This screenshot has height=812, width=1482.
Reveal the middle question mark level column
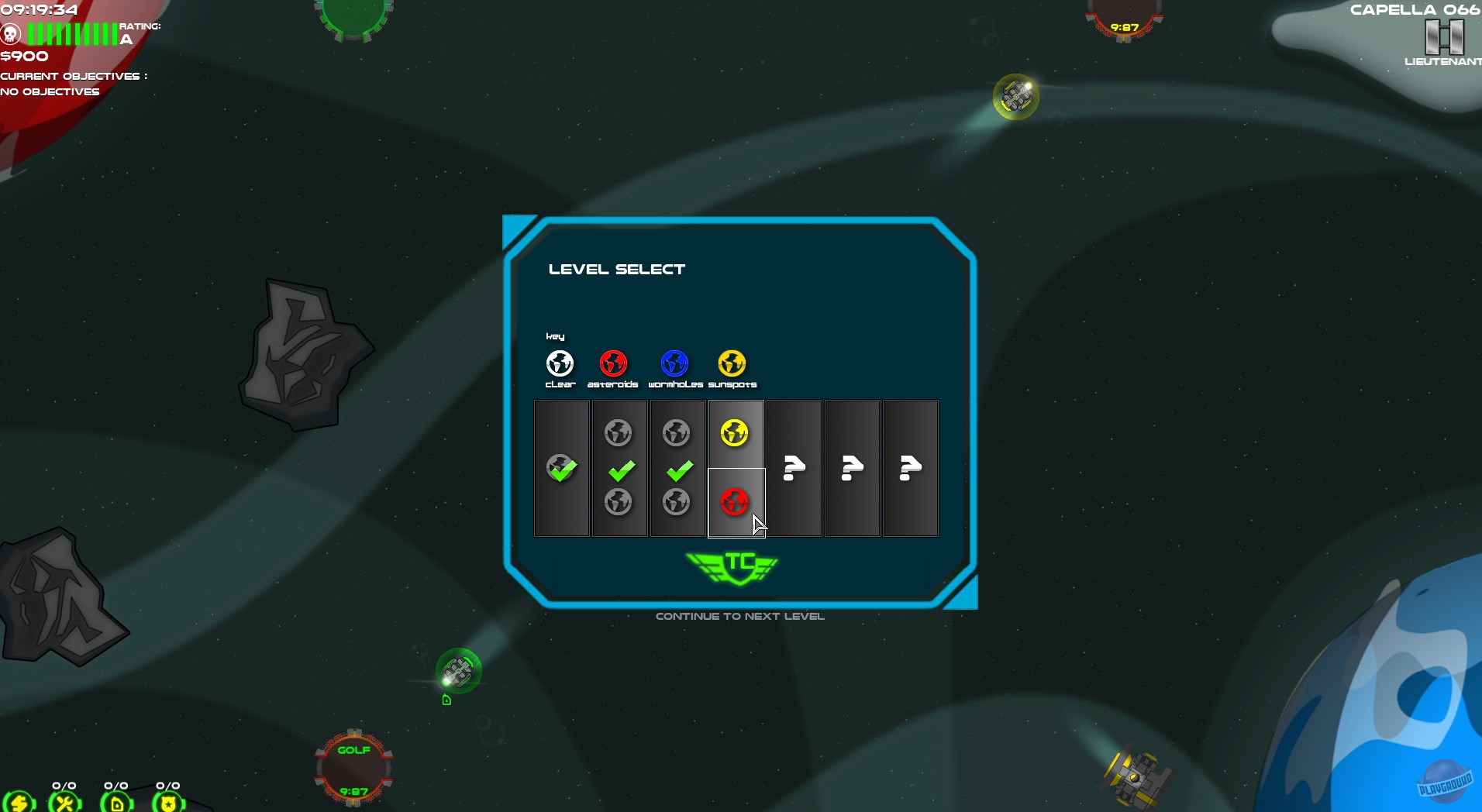[852, 468]
